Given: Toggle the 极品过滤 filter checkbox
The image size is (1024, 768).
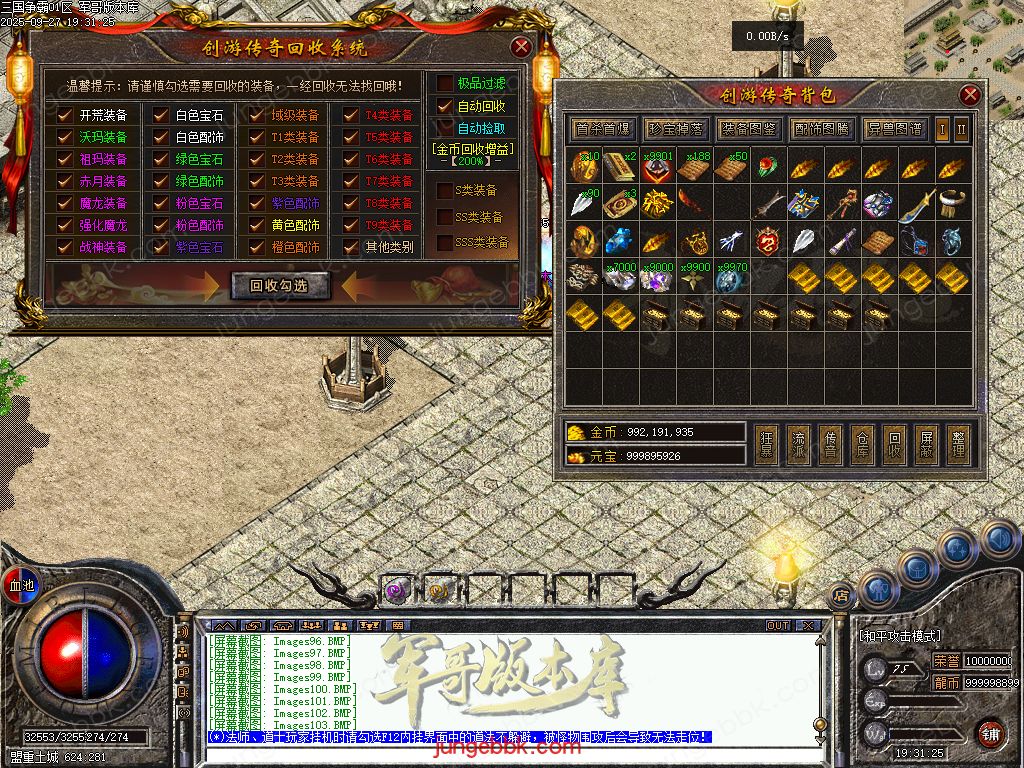Looking at the screenshot, I should point(445,84).
